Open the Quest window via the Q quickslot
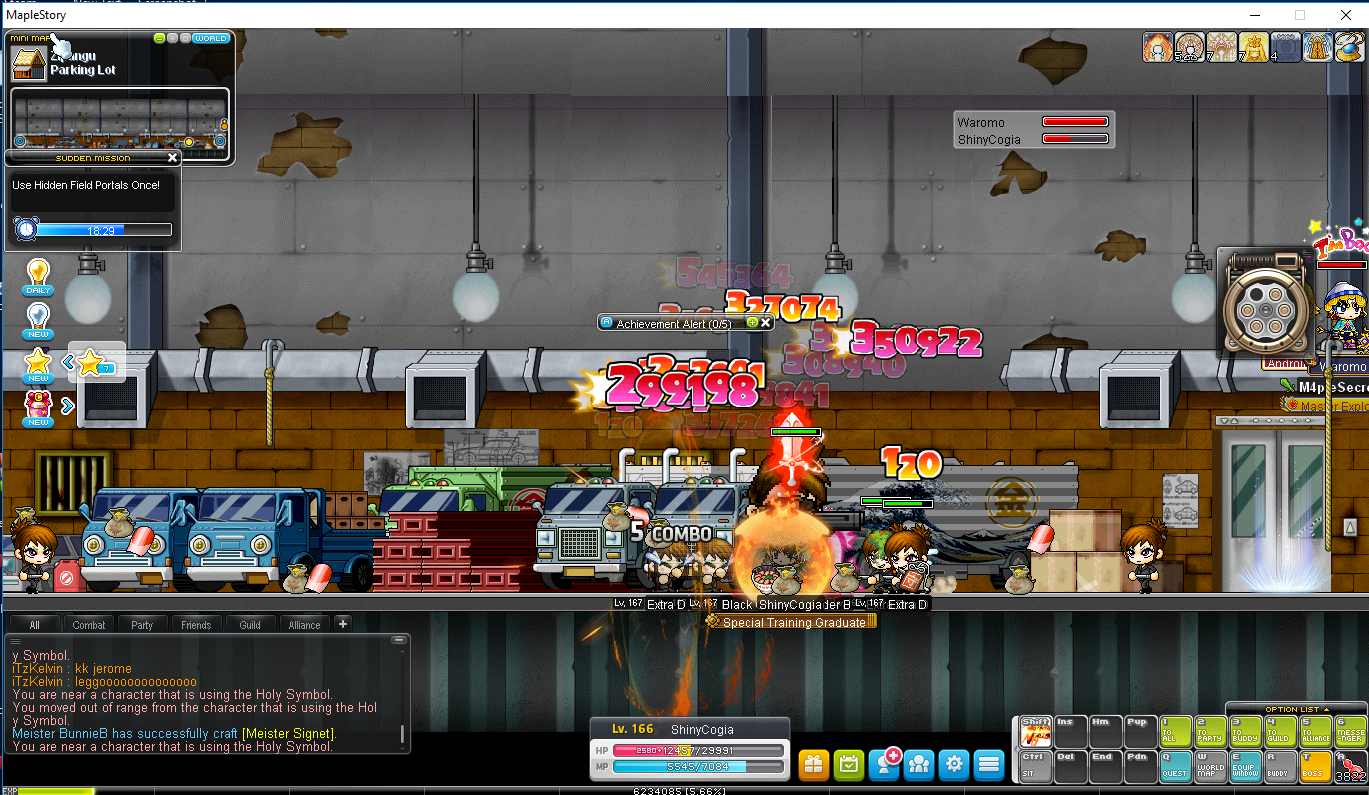This screenshot has width=1369, height=795. coord(1174,764)
